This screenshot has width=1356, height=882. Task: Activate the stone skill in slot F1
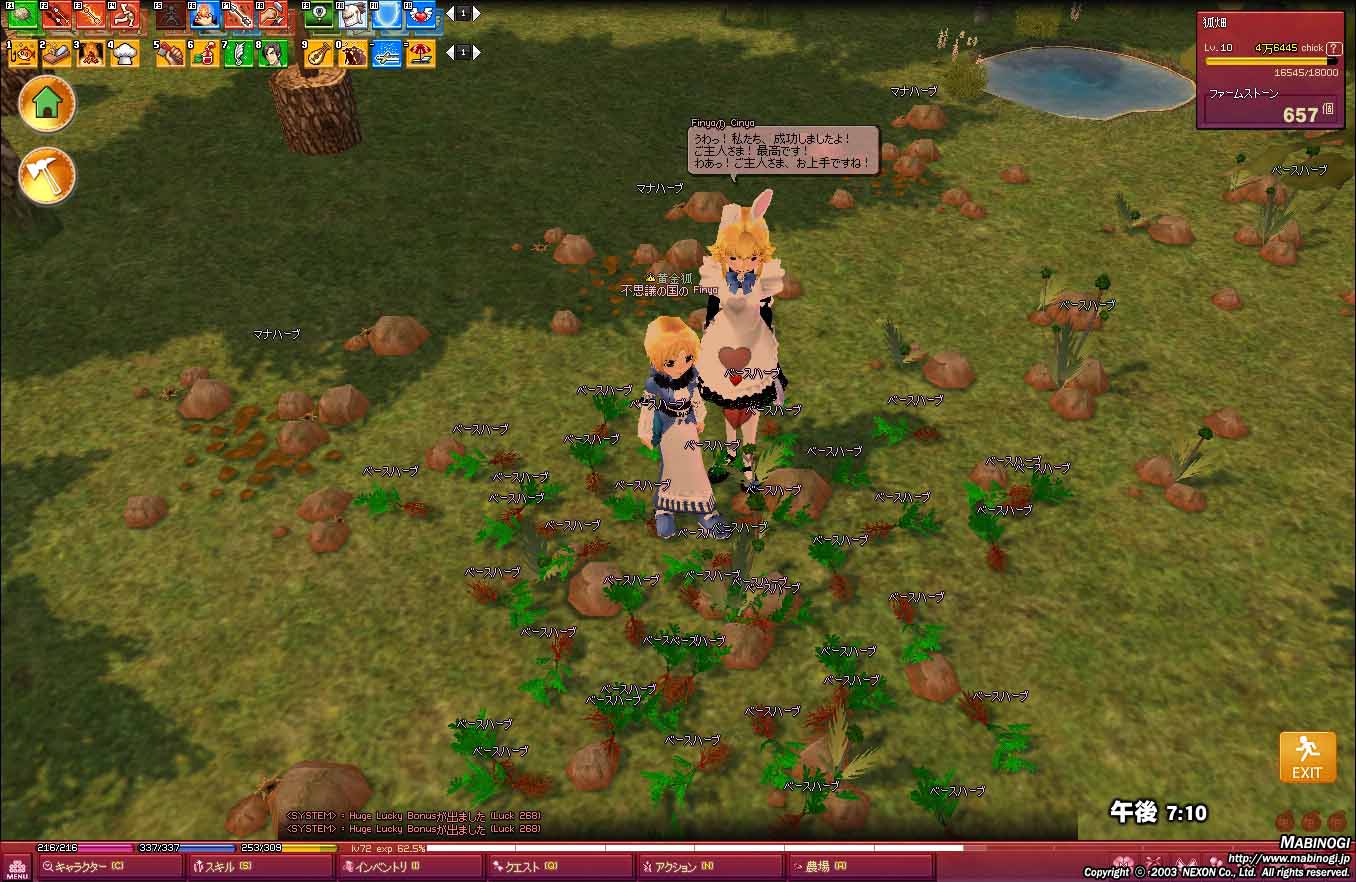coord(23,15)
